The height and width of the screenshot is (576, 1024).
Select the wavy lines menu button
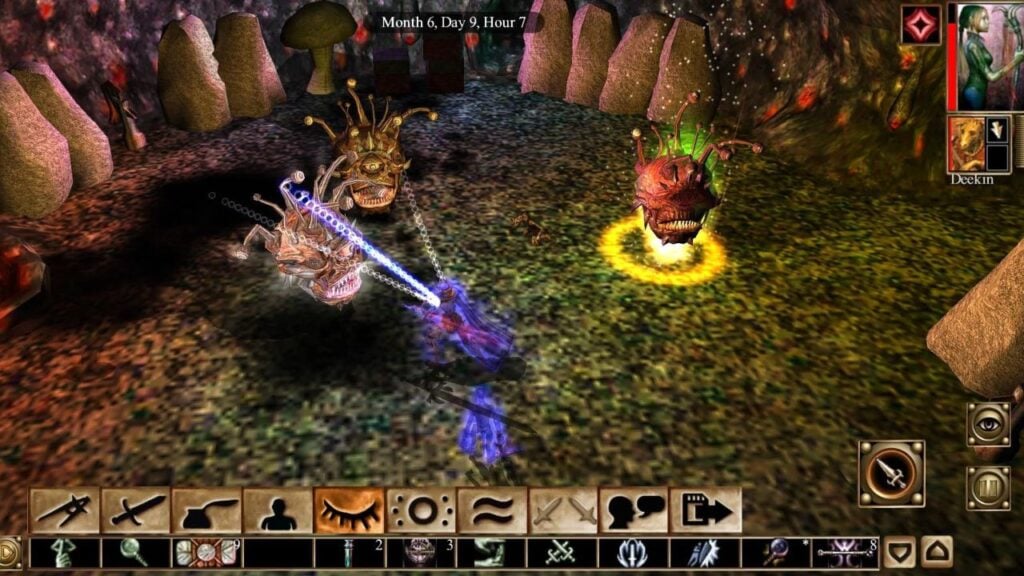[x=492, y=511]
